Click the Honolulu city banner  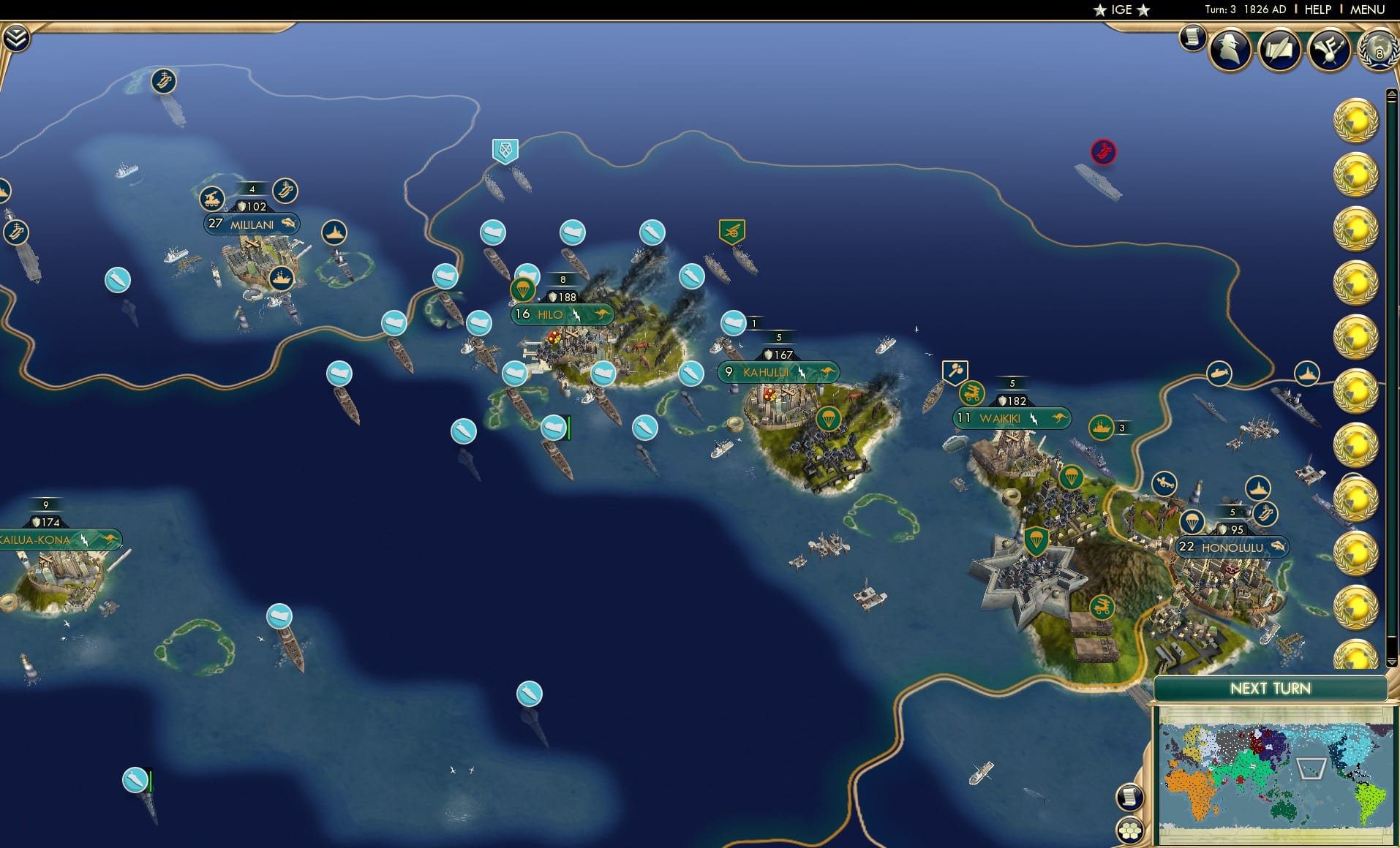[x=1234, y=547]
